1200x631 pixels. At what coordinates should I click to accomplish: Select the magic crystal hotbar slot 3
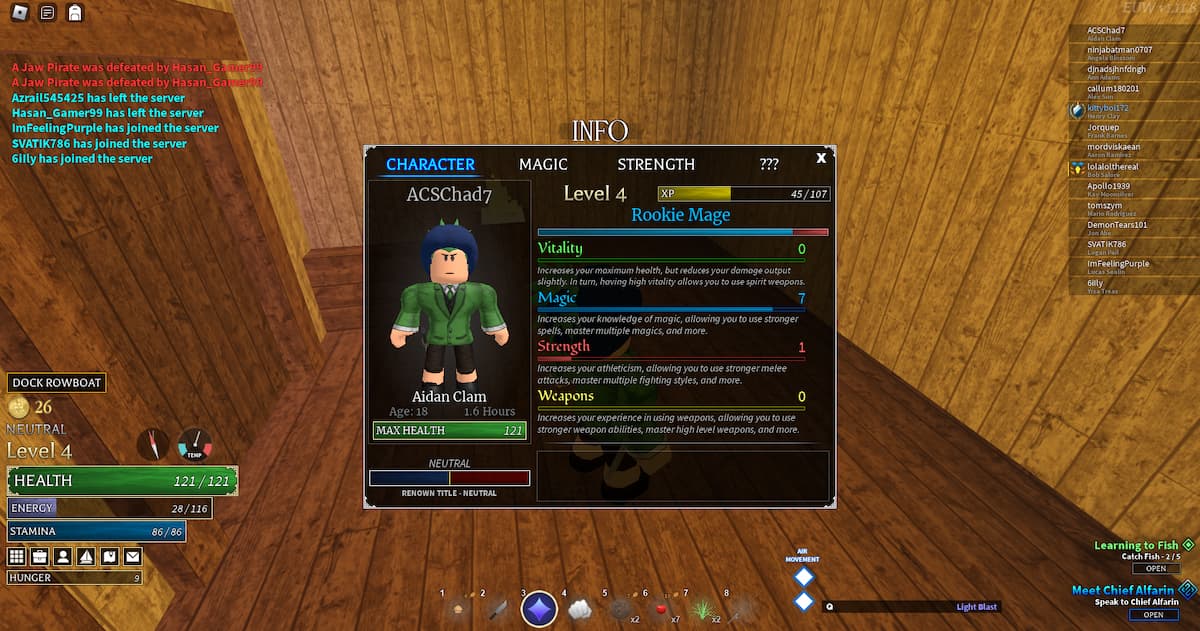click(x=539, y=608)
